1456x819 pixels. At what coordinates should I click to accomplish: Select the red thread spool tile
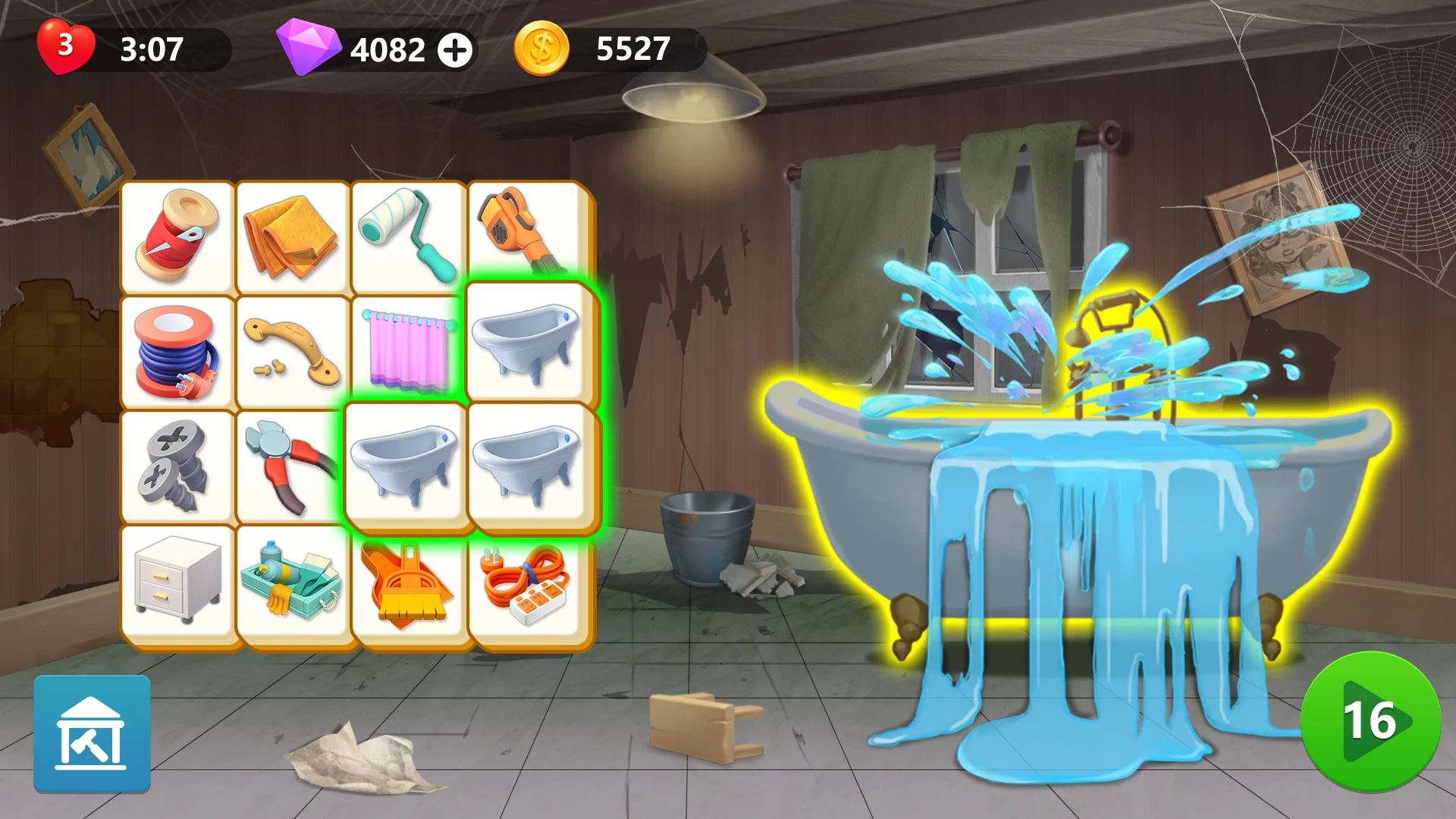click(x=178, y=235)
